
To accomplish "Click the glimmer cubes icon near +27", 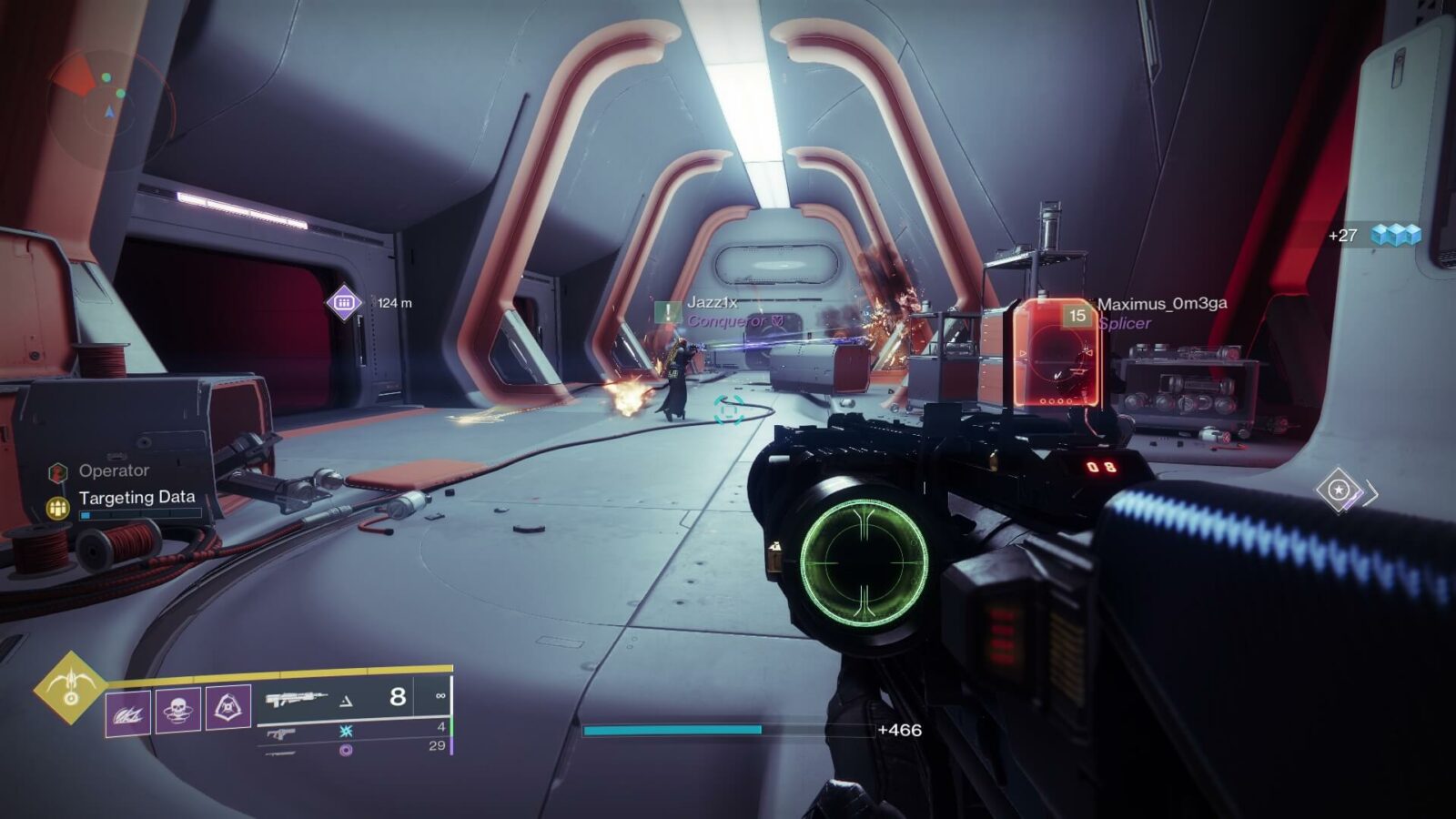I will click(1397, 235).
